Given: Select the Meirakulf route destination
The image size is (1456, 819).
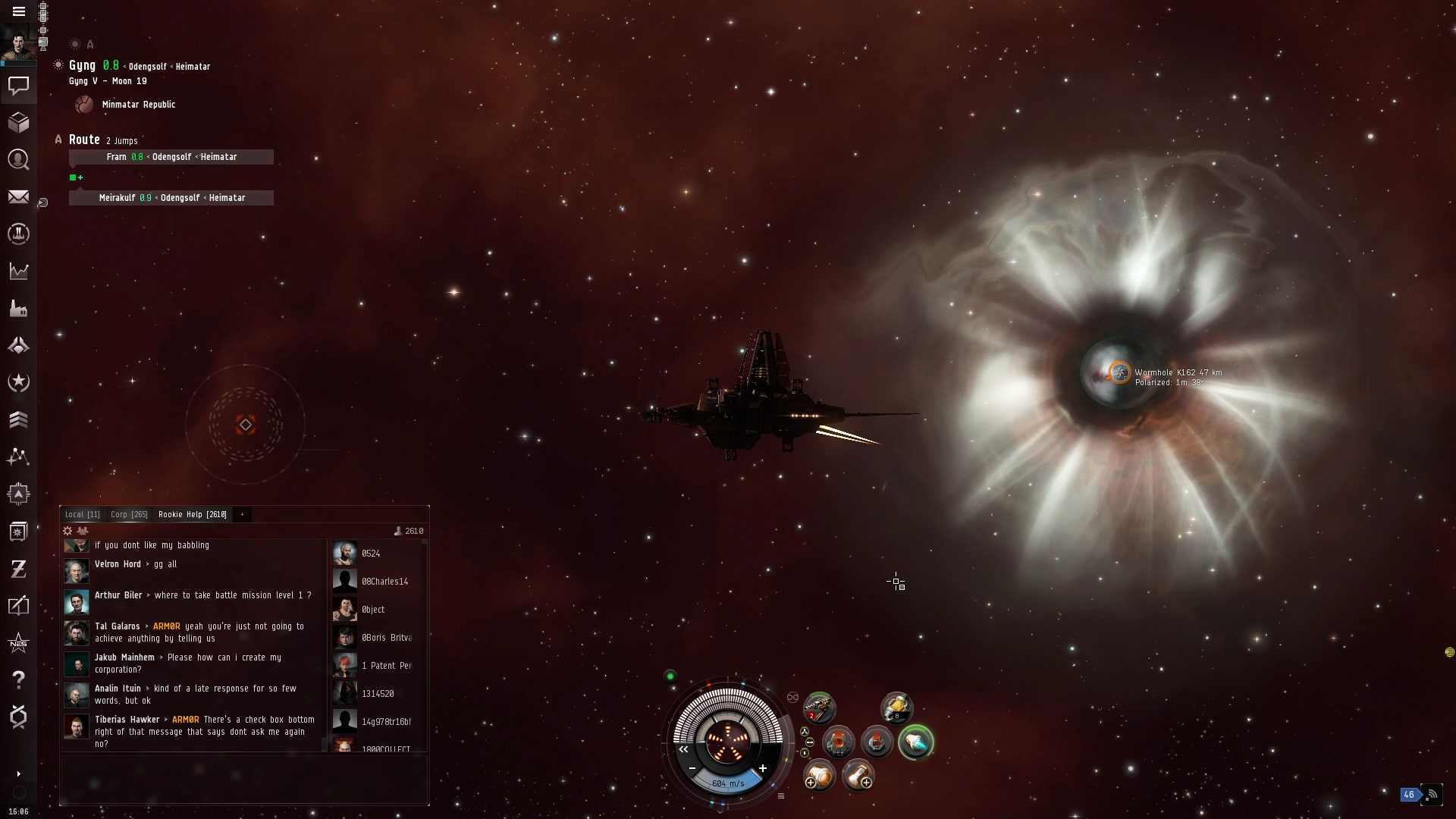Looking at the screenshot, I should (171, 198).
